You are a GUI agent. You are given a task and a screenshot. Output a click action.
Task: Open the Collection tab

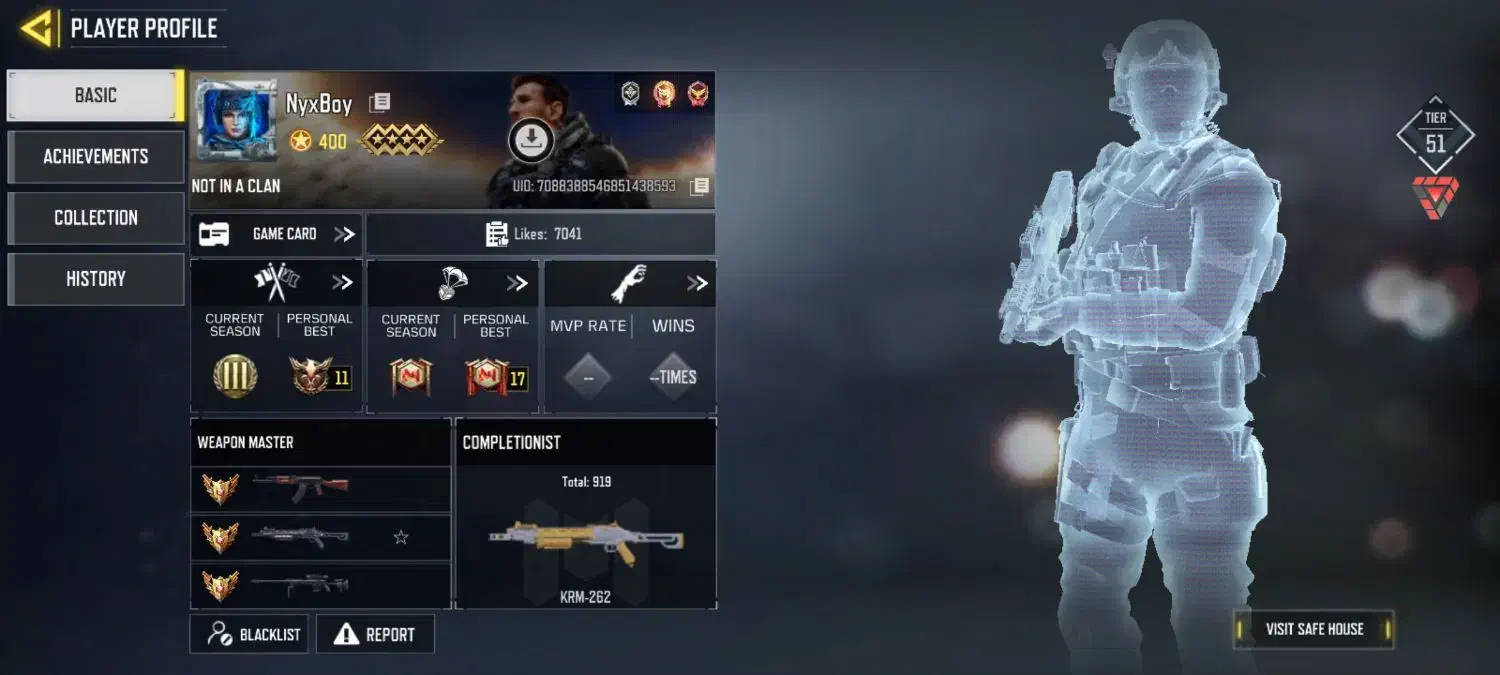click(x=96, y=218)
